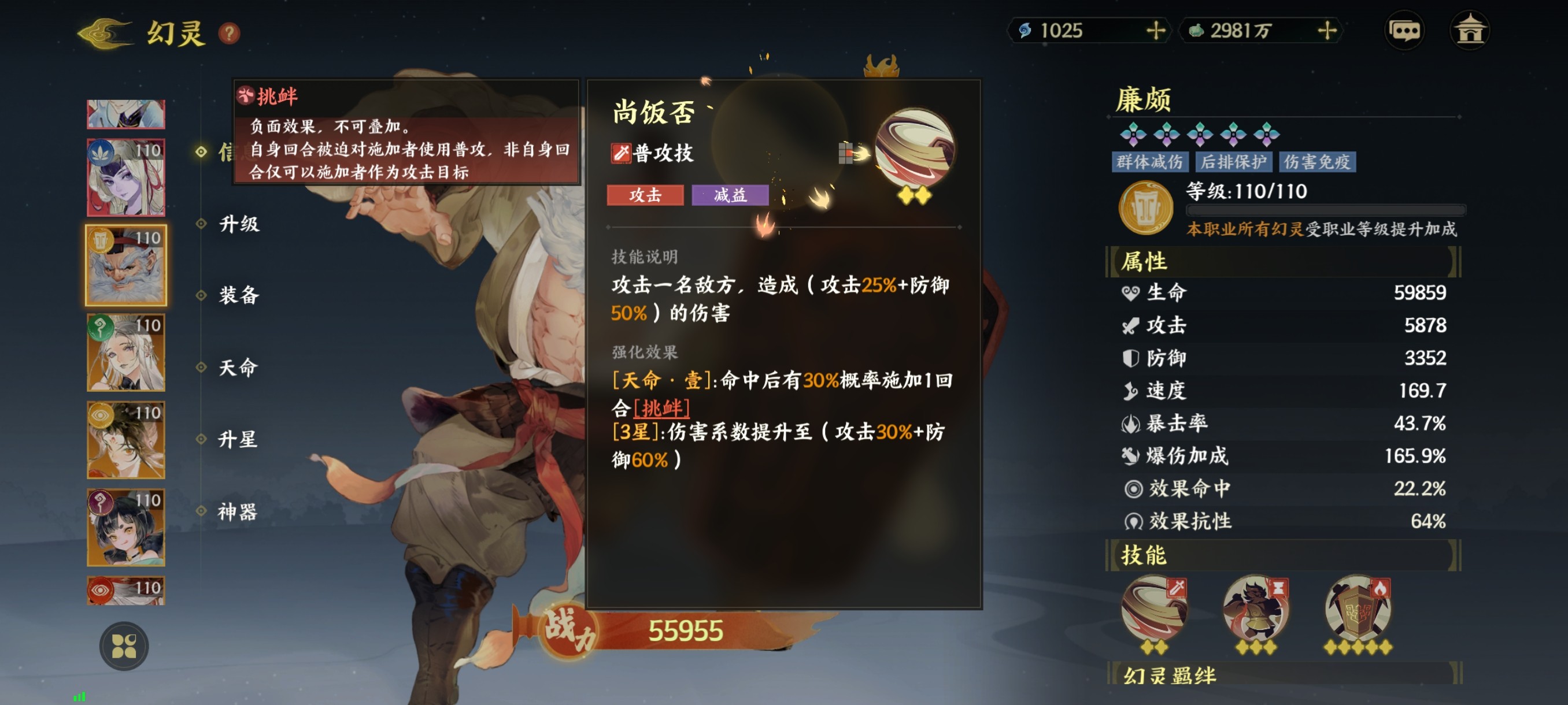
Task: Toggle the 攻击 tag on the skill card
Action: click(x=645, y=195)
